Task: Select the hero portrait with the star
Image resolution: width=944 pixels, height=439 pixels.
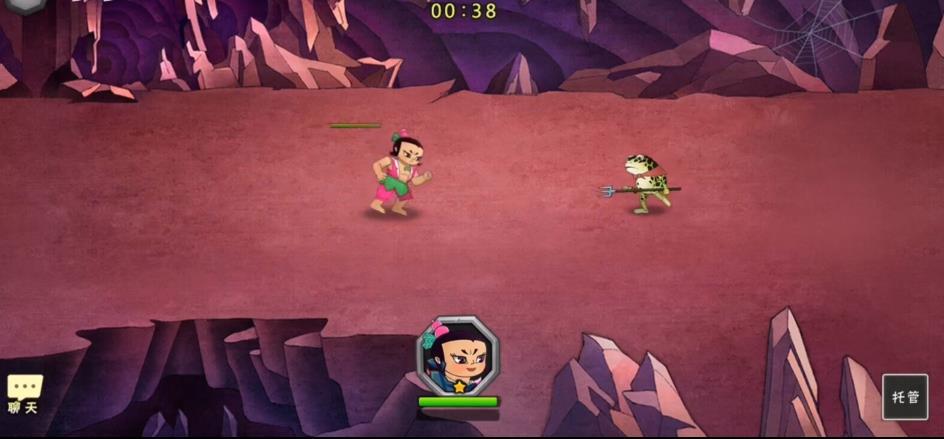Action: pos(457,355)
